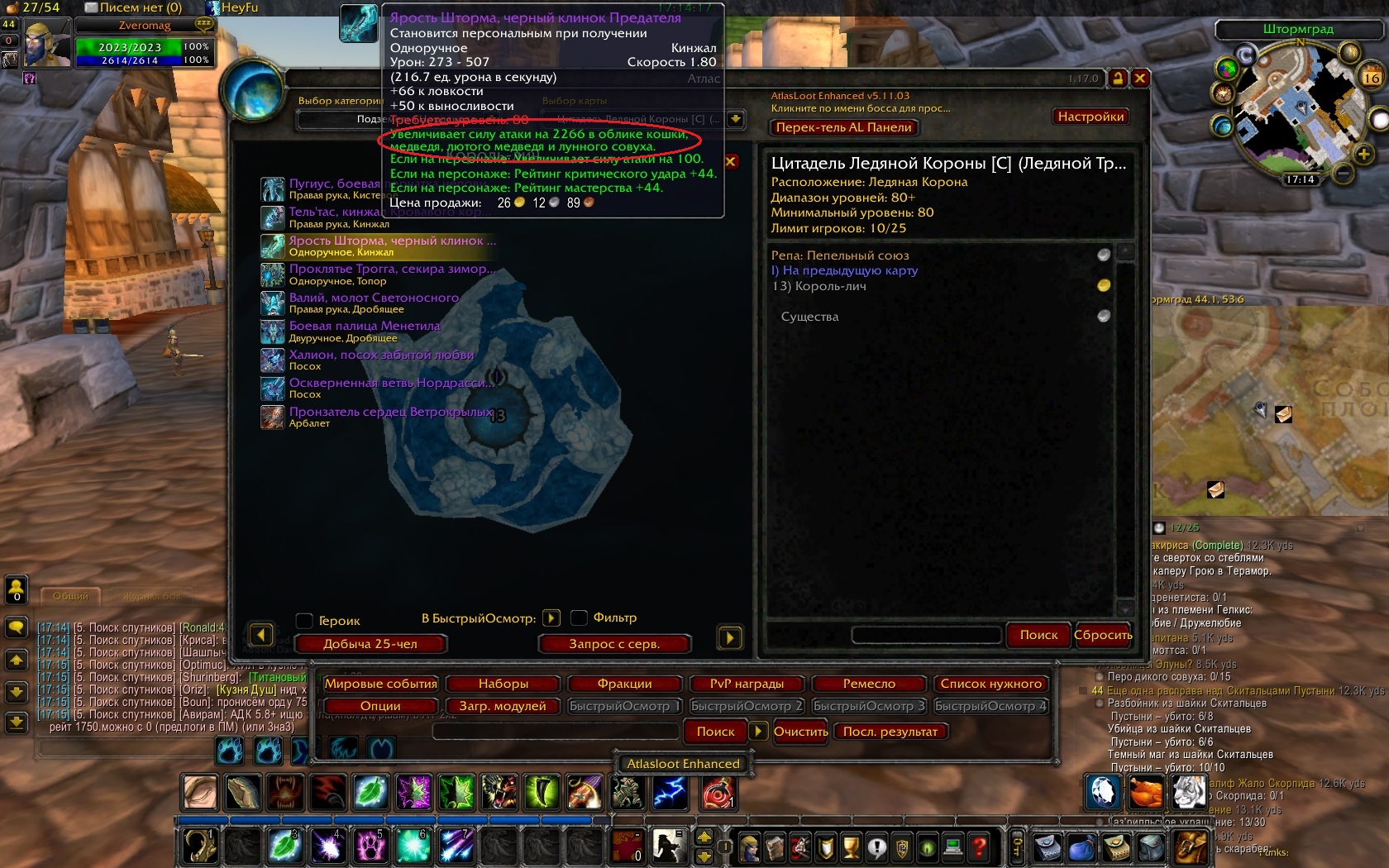Follow the На предыдущую карту link
The image size is (1389, 868).
coord(844,270)
